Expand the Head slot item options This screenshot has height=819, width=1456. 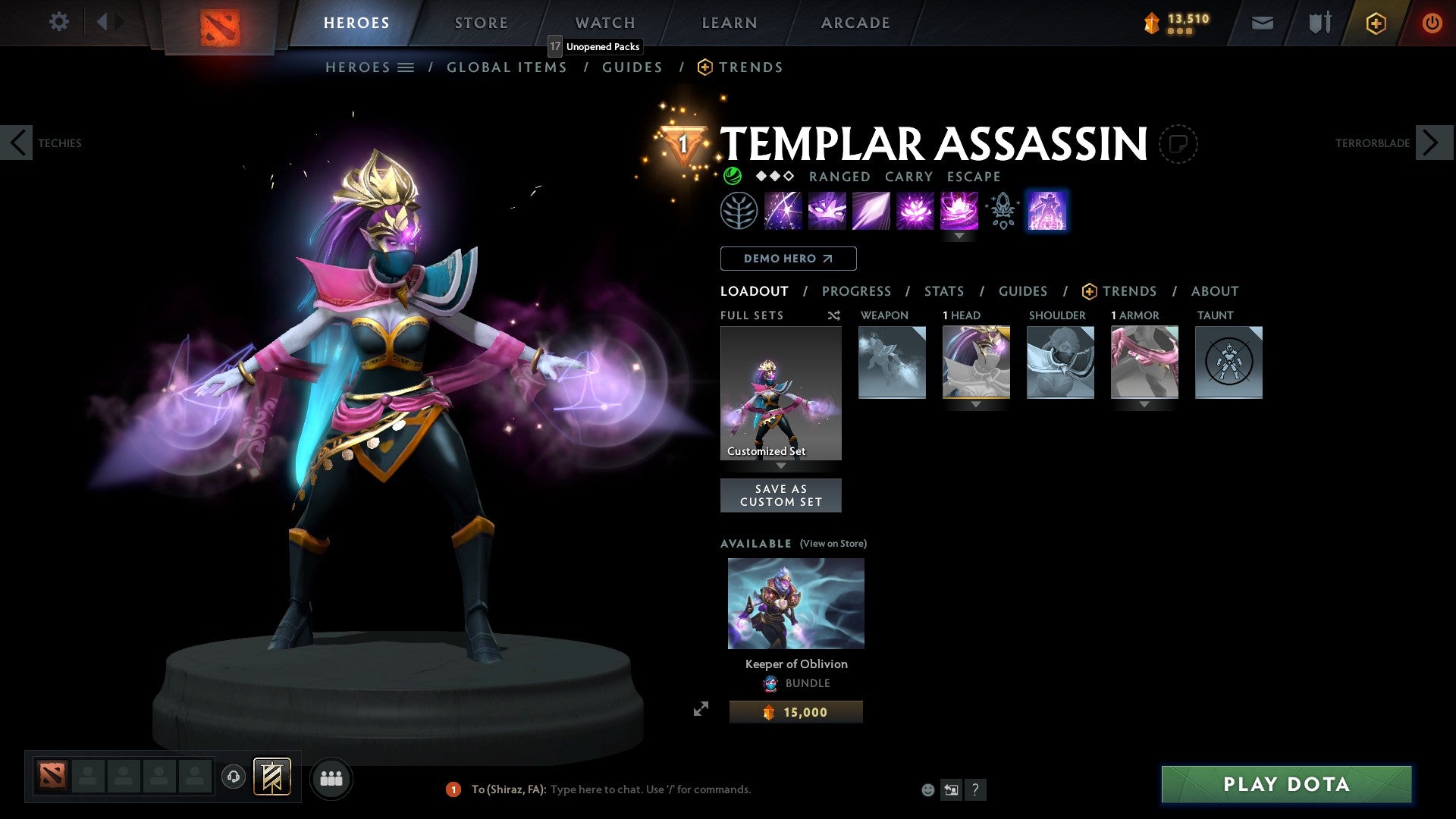click(x=976, y=405)
